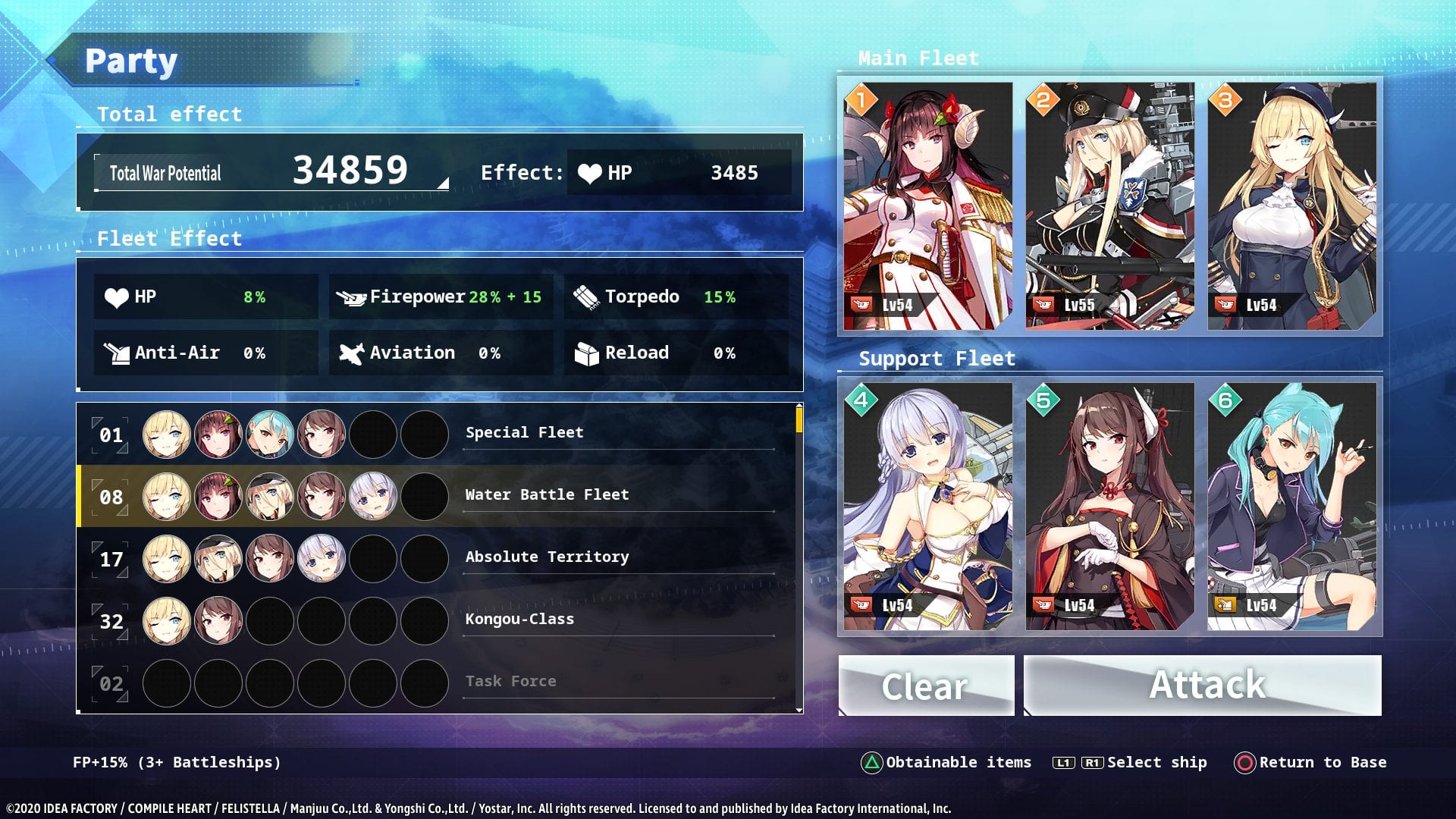Open the Kongou-Class fleet effect row
This screenshot has height=819, width=1456.
click(440, 620)
